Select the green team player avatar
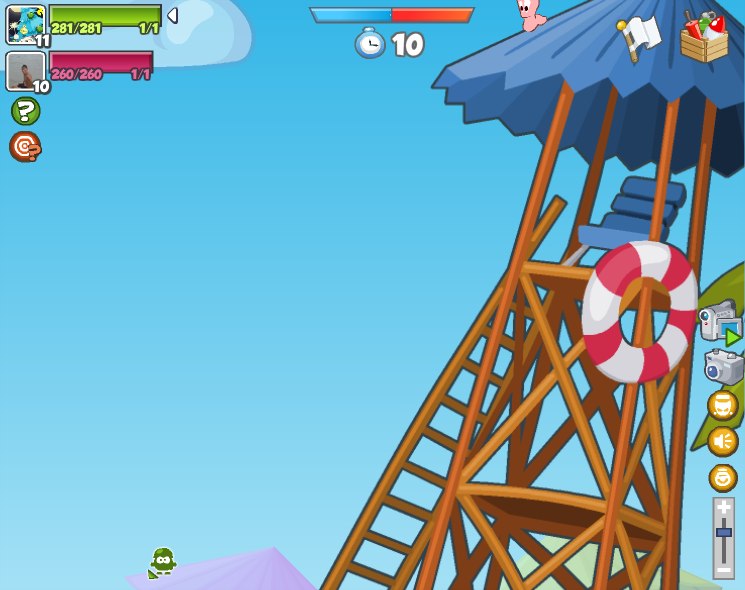The height and width of the screenshot is (590, 745). point(25,24)
